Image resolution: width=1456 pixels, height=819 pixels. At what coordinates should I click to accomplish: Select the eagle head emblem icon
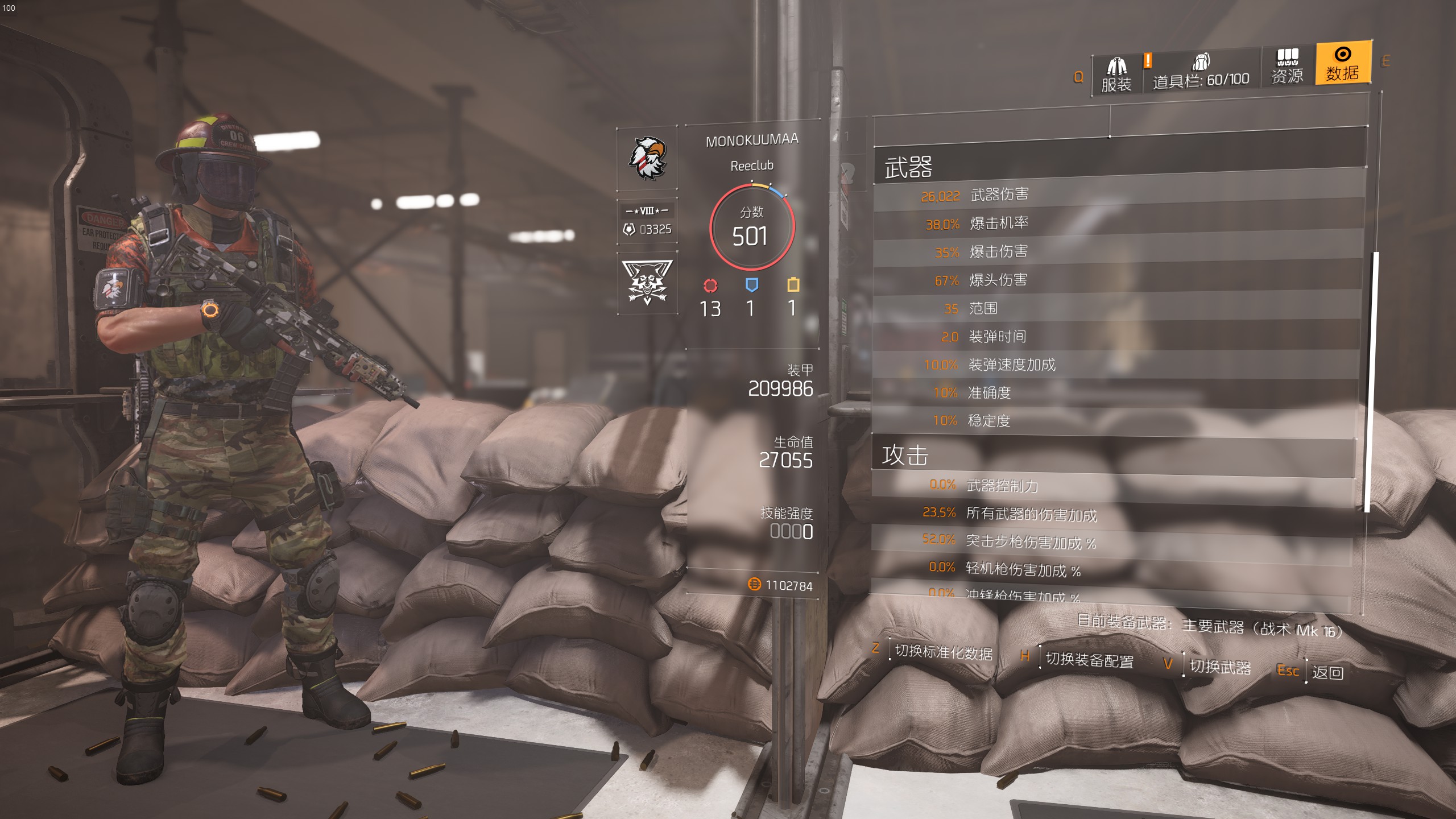[647, 159]
